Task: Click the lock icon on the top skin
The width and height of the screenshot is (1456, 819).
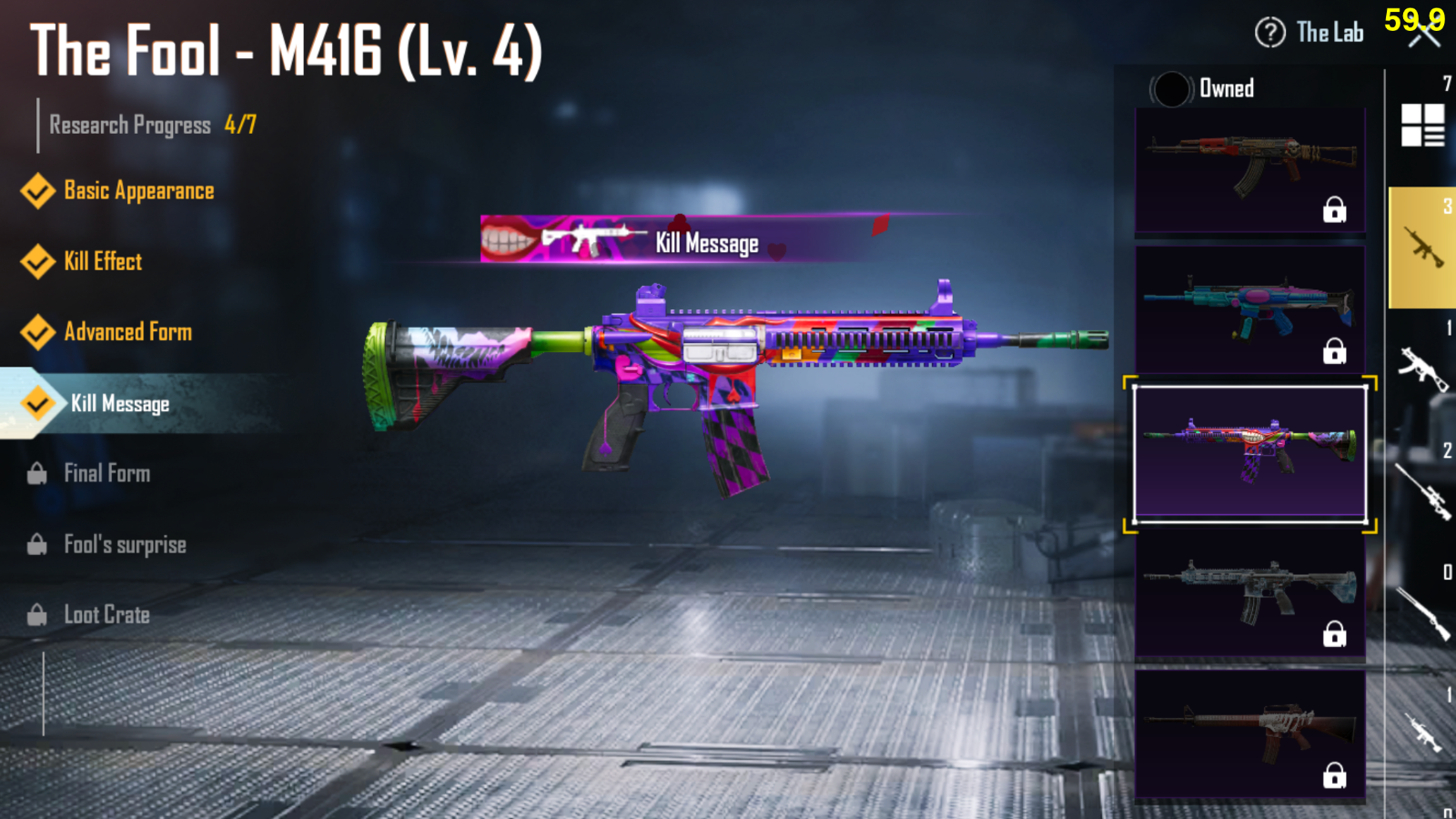Action: (1336, 210)
